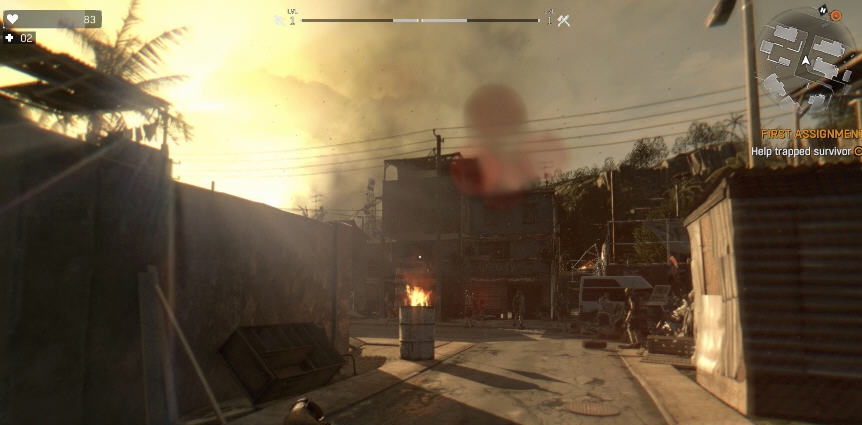Click the orange marker on the minimap edge
Viewport: 862px width, 425px height.
pos(836,16)
